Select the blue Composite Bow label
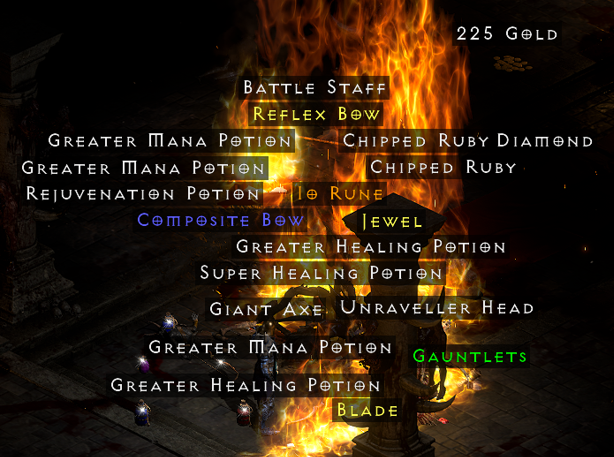Viewport: 614px width, 457px height. pos(221,220)
